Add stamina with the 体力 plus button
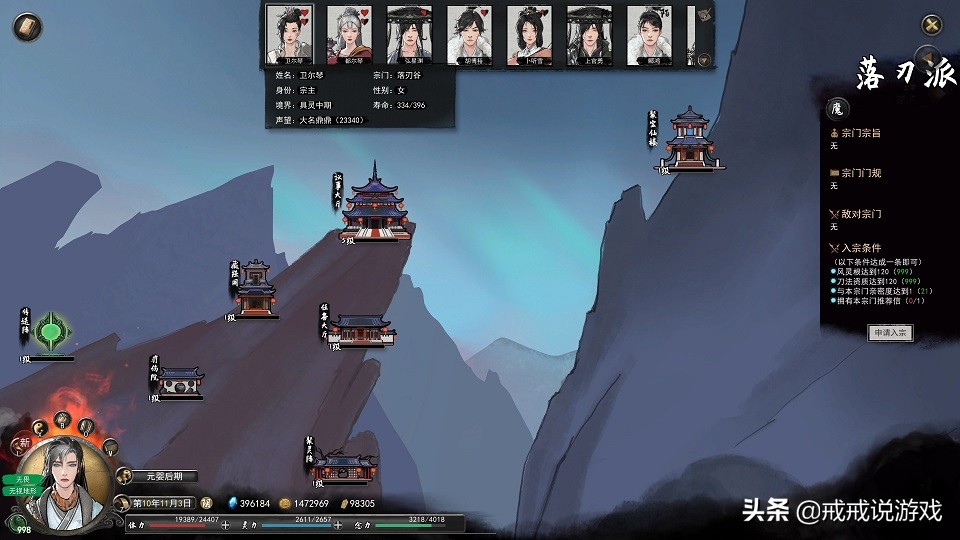The height and width of the screenshot is (540, 960). [225, 524]
